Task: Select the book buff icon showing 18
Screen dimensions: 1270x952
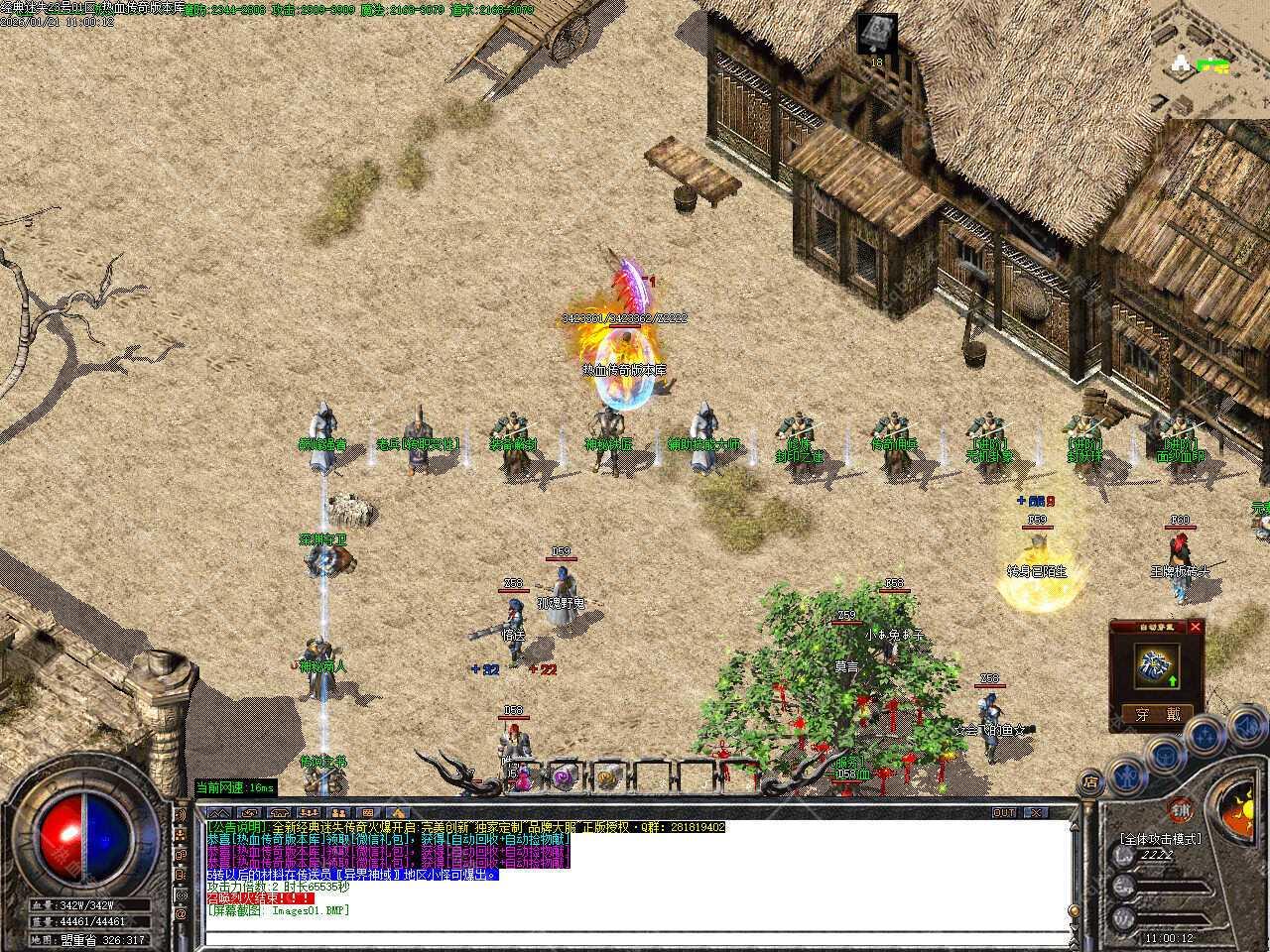Action: pos(876,33)
